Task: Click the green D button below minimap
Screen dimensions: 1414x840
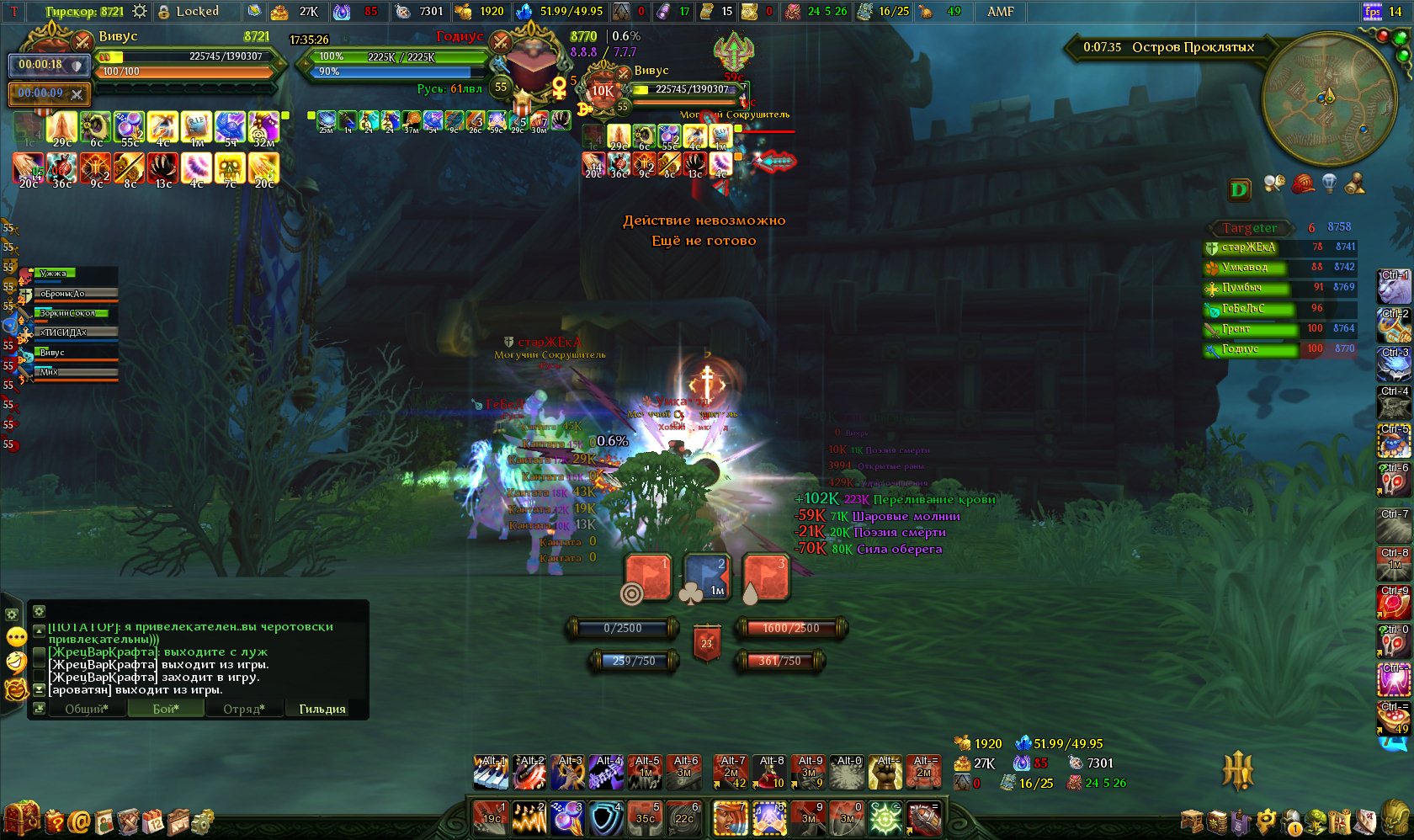Action: [x=1239, y=189]
